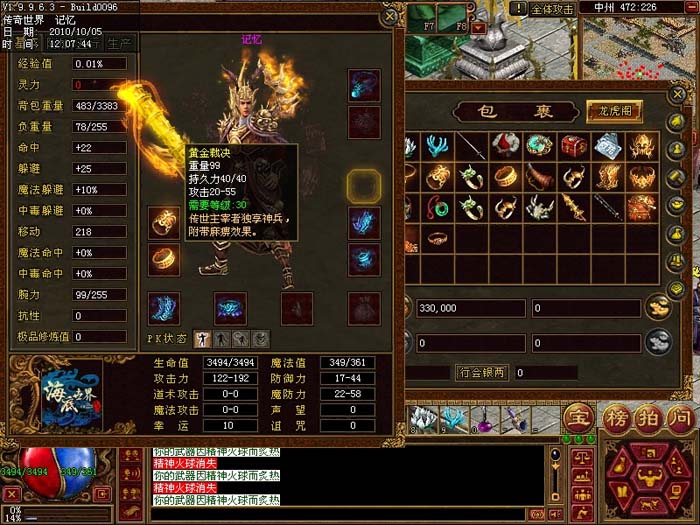Select the equipped golden ring slot
700x525 pixels.
point(162,259)
